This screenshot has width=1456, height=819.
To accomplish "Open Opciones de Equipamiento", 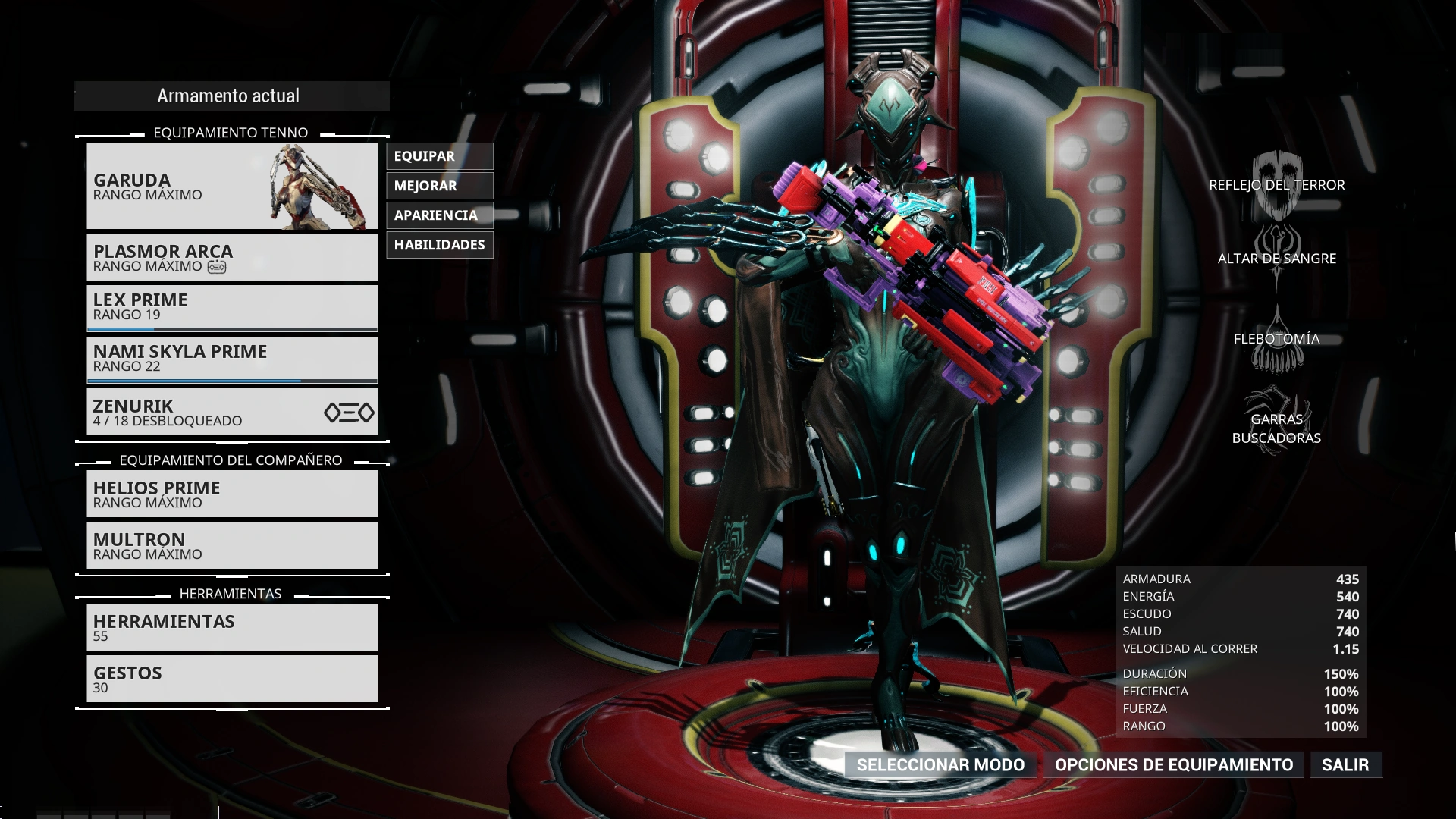I will 1174,764.
